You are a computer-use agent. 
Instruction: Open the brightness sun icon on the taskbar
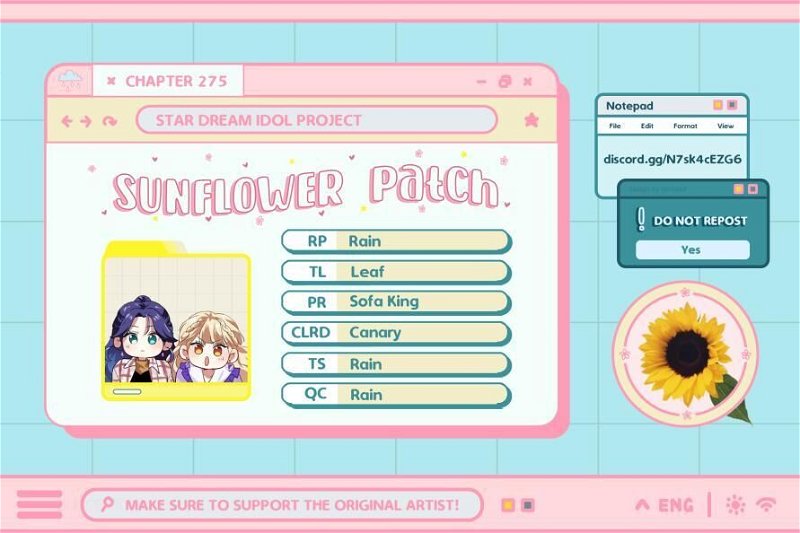pyautogui.click(x=735, y=505)
